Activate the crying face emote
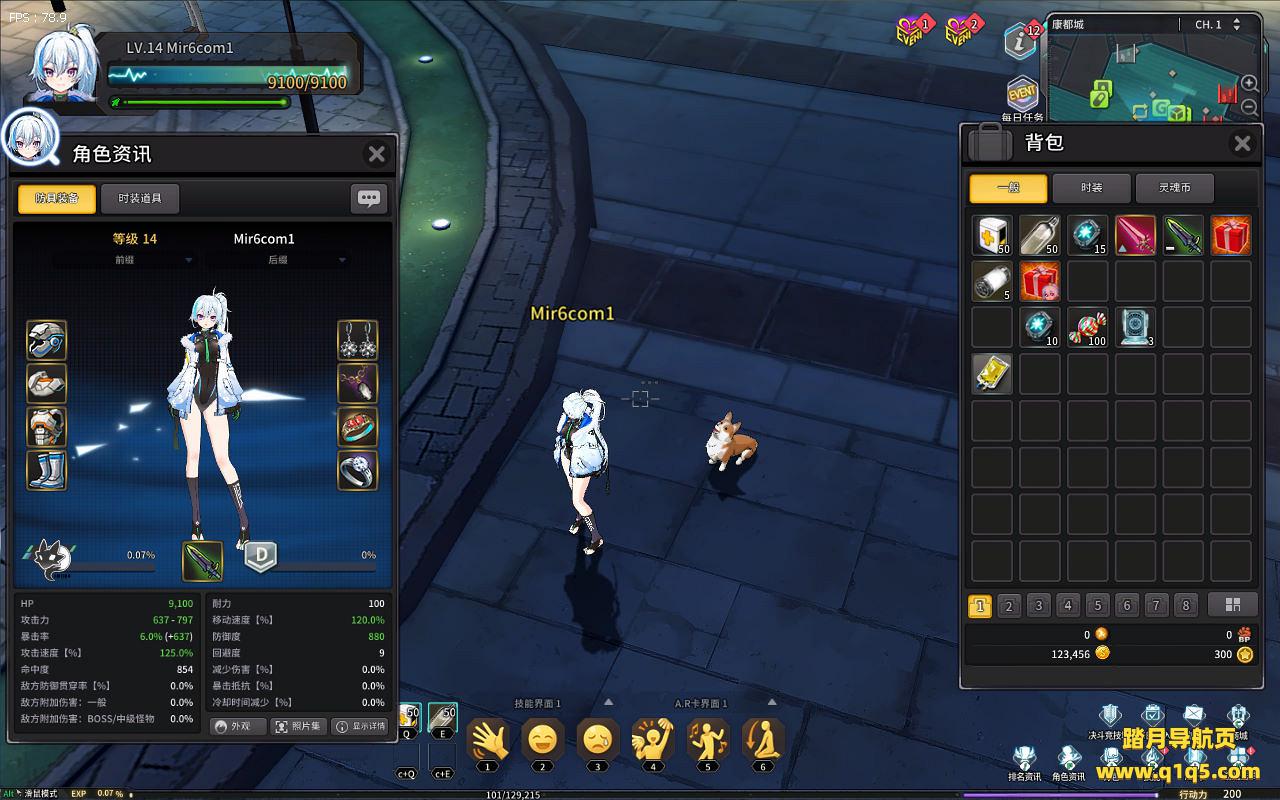Image resolution: width=1280 pixels, height=800 pixels. pyautogui.click(x=598, y=740)
